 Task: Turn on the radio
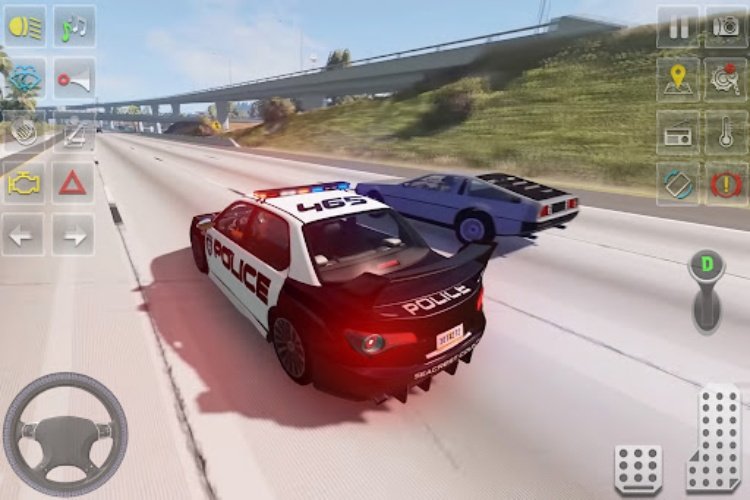[678, 132]
